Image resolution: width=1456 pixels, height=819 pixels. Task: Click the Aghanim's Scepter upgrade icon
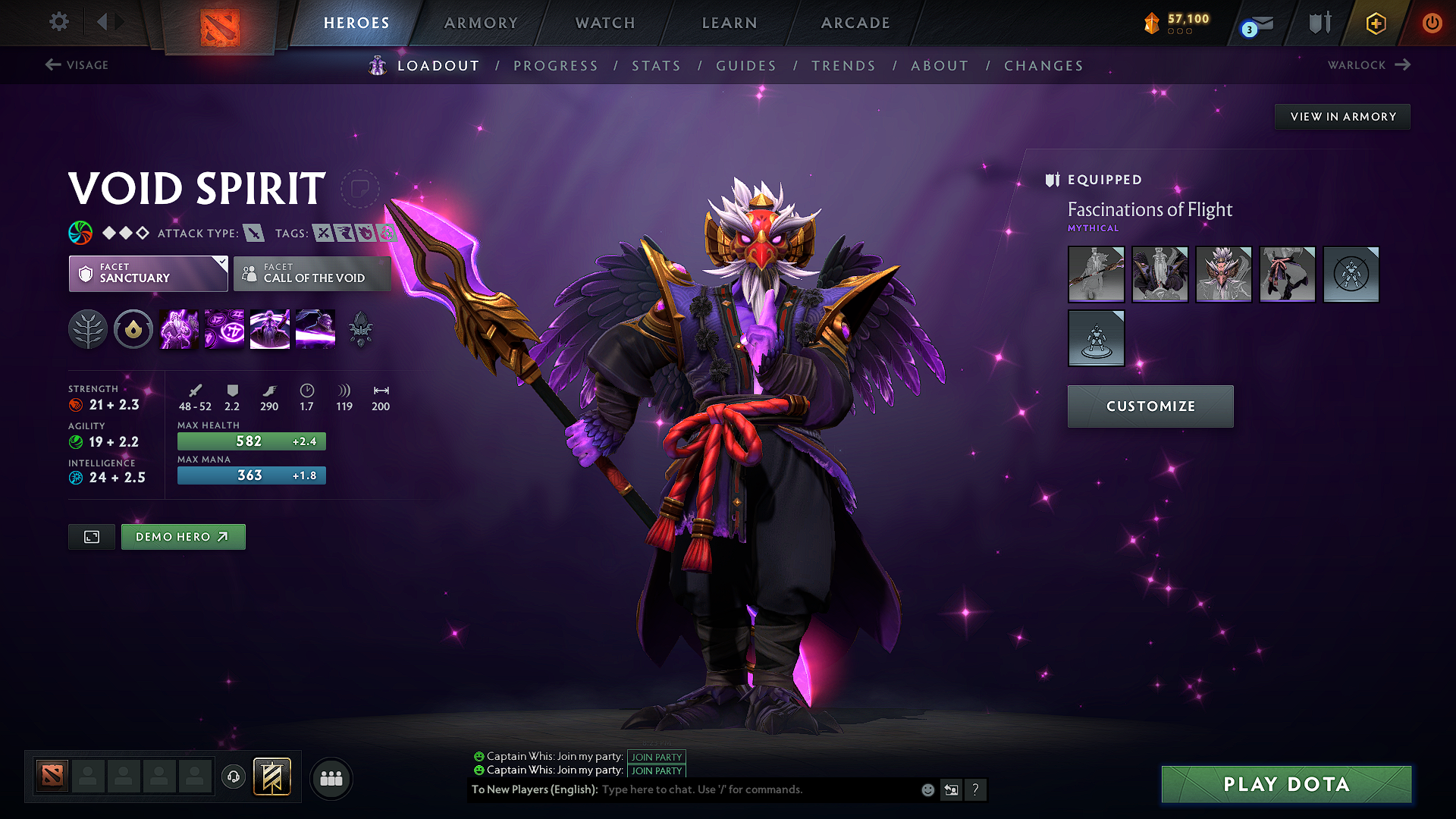tap(361, 329)
